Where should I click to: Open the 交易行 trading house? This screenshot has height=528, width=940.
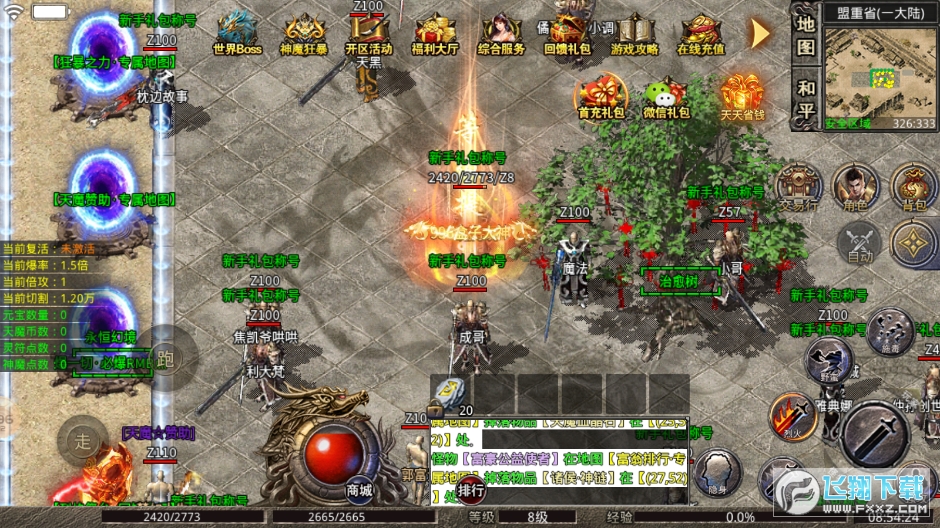[798, 186]
